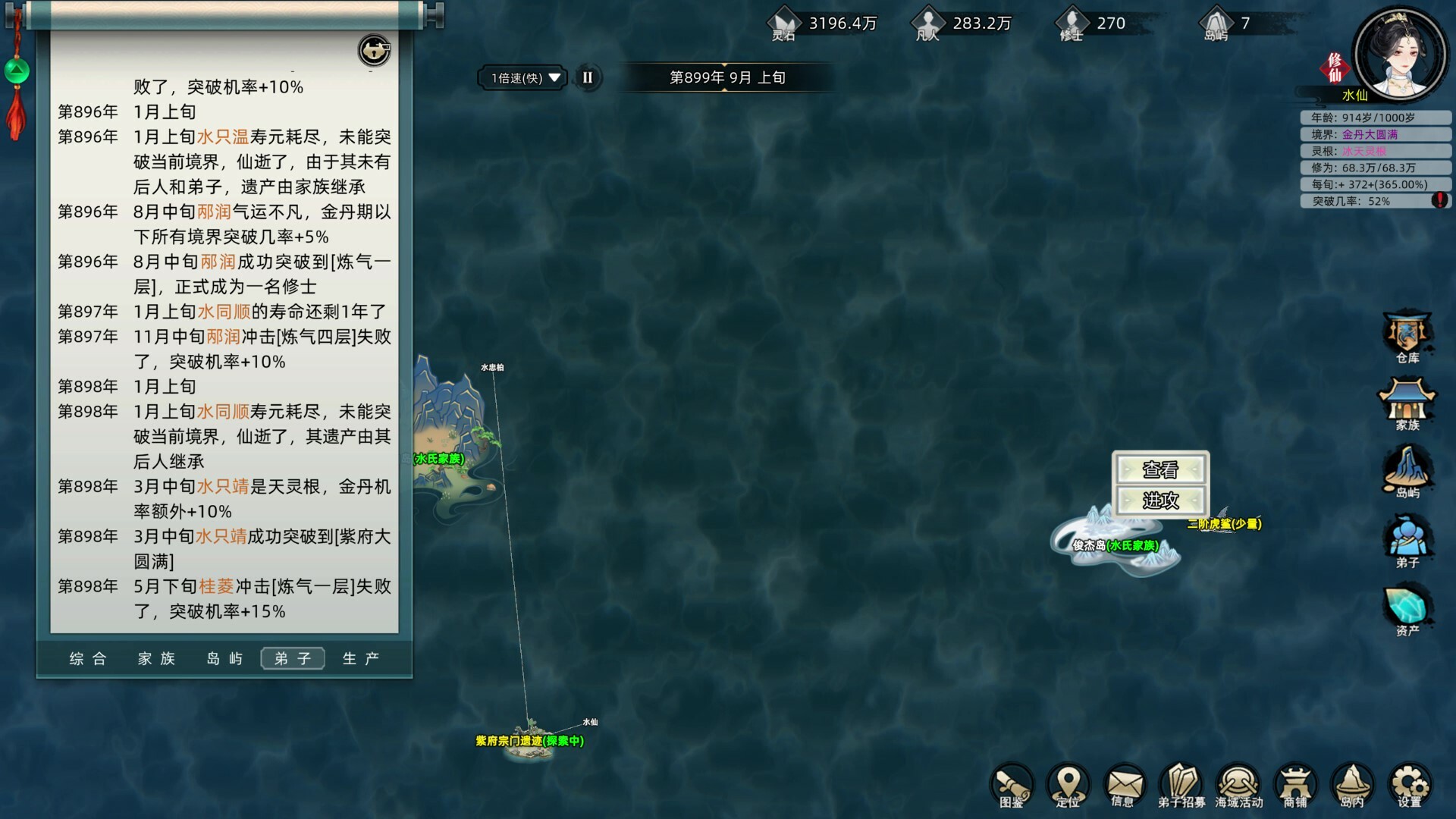Open the 1倍速(快) speed dropdown
This screenshot has height=819, width=1456.
(521, 77)
